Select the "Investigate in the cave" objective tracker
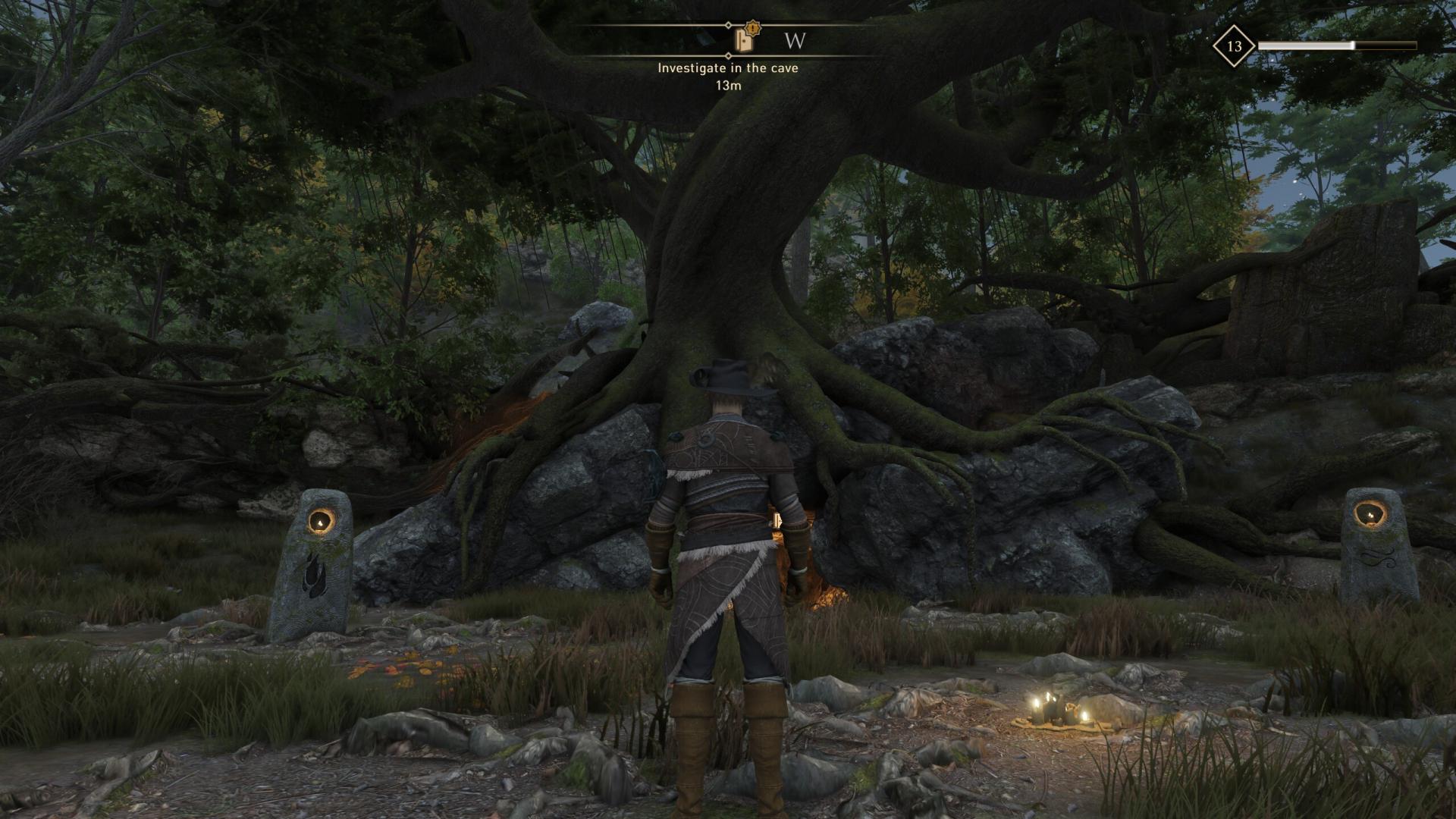This screenshot has width=1456, height=819. point(727,68)
